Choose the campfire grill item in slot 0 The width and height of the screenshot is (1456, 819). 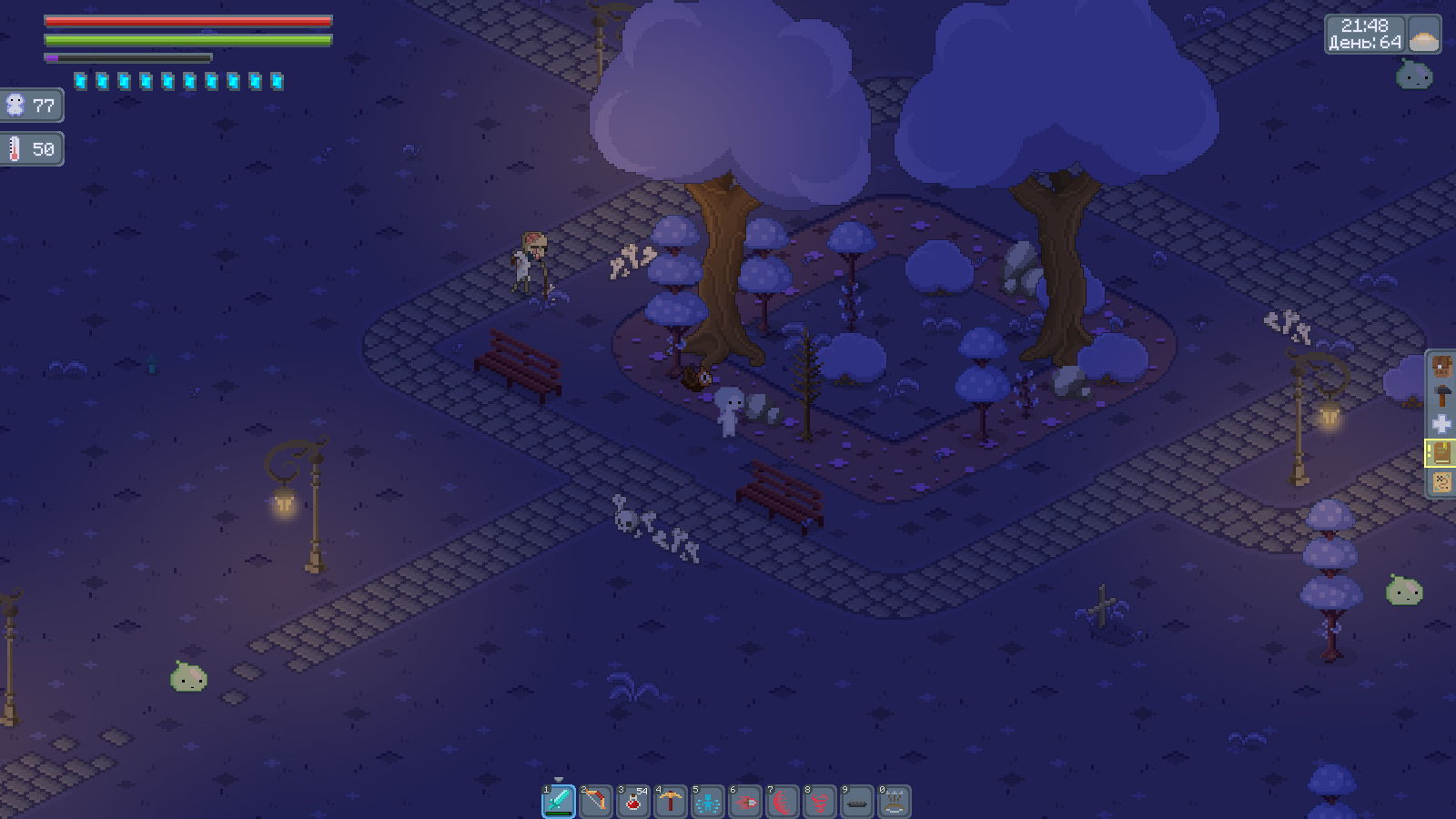click(895, 802)
